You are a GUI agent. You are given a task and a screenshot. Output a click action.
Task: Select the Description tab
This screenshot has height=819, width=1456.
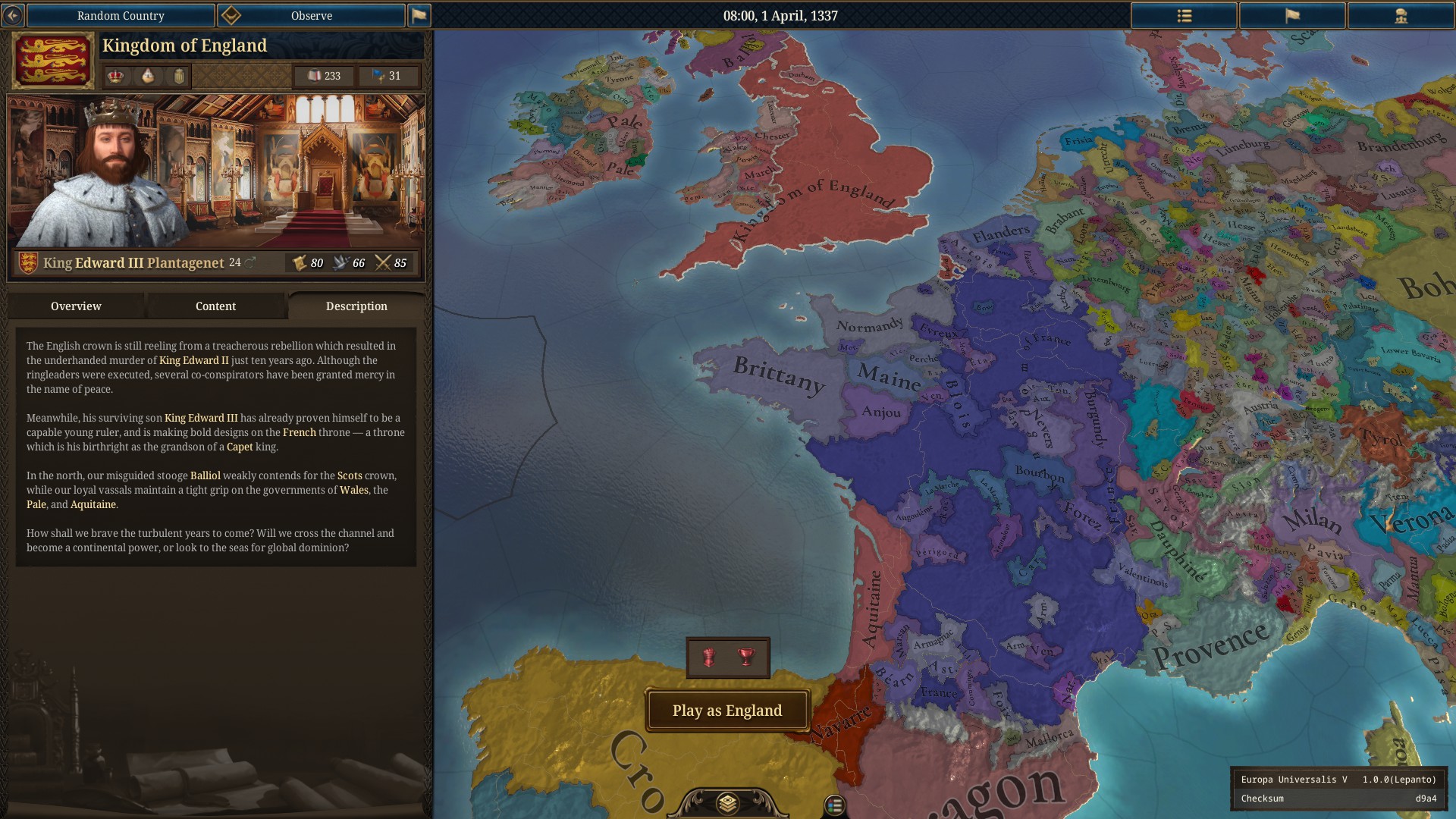356,306
